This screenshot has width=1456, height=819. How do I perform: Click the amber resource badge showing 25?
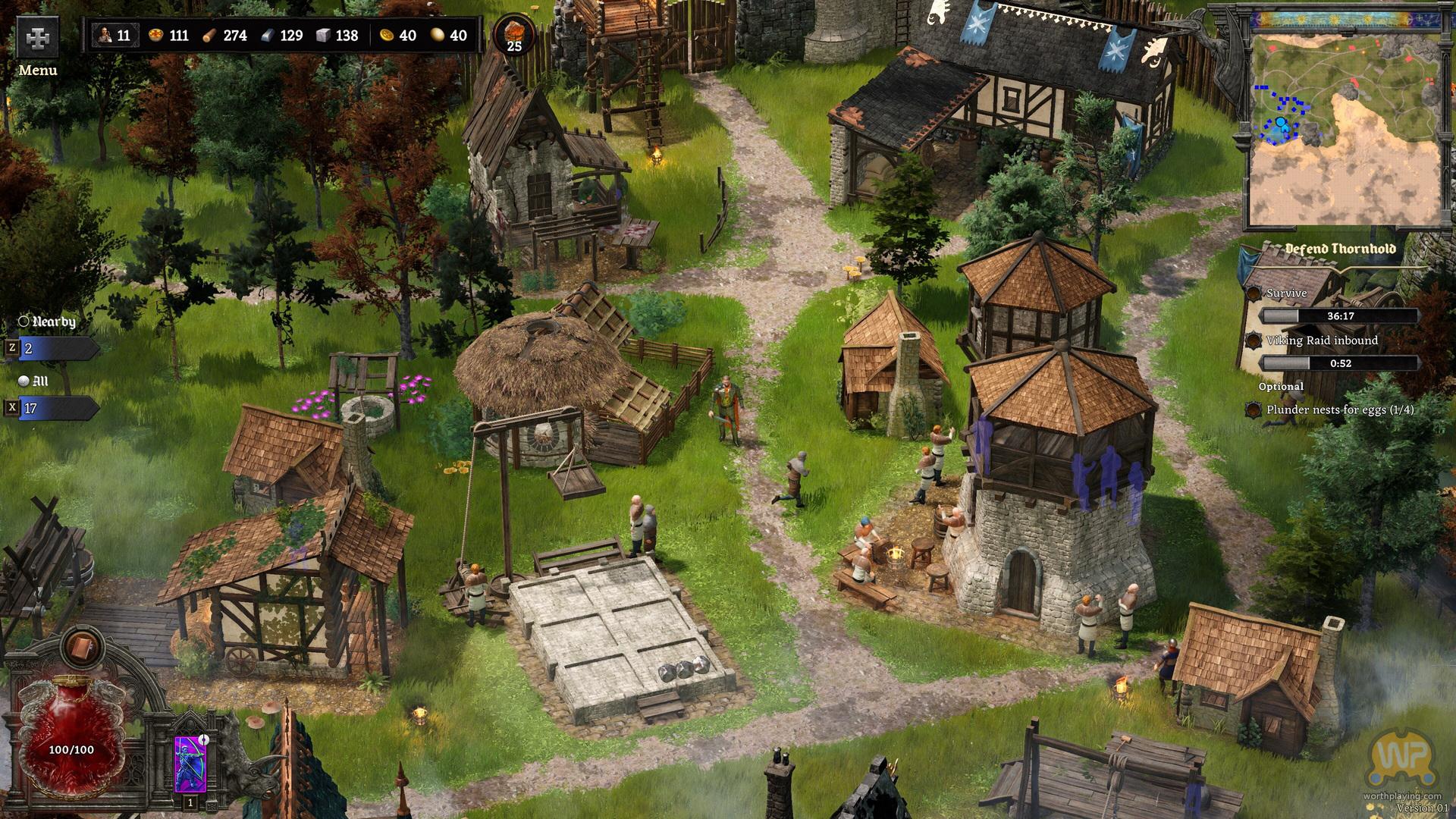coord(514,36)
